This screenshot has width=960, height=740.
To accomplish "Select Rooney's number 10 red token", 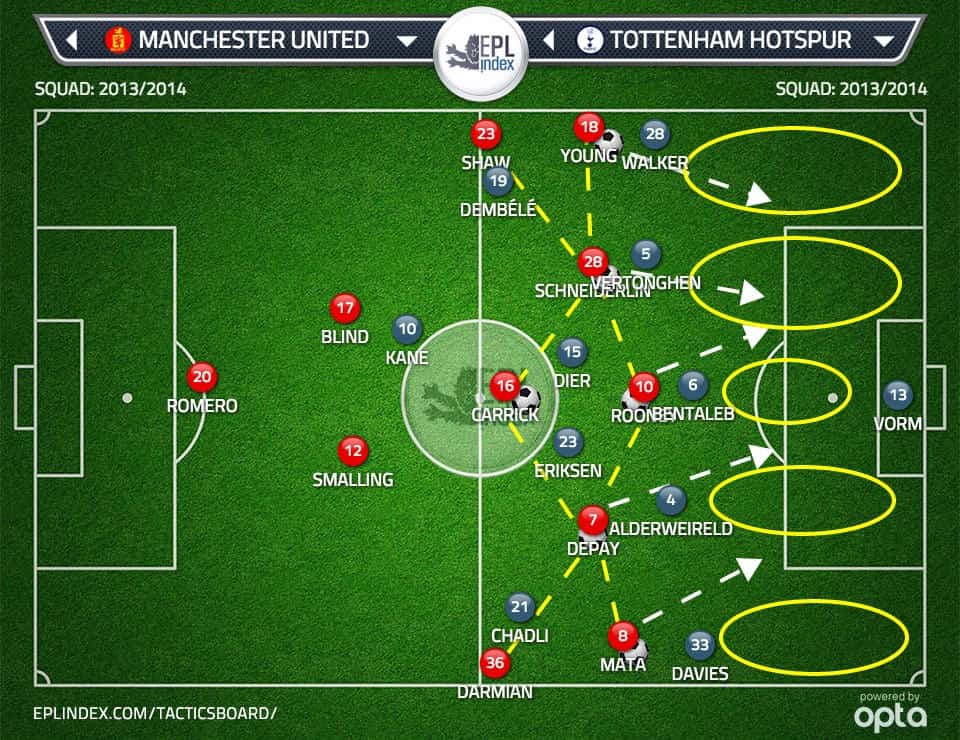I will (644, 386).
